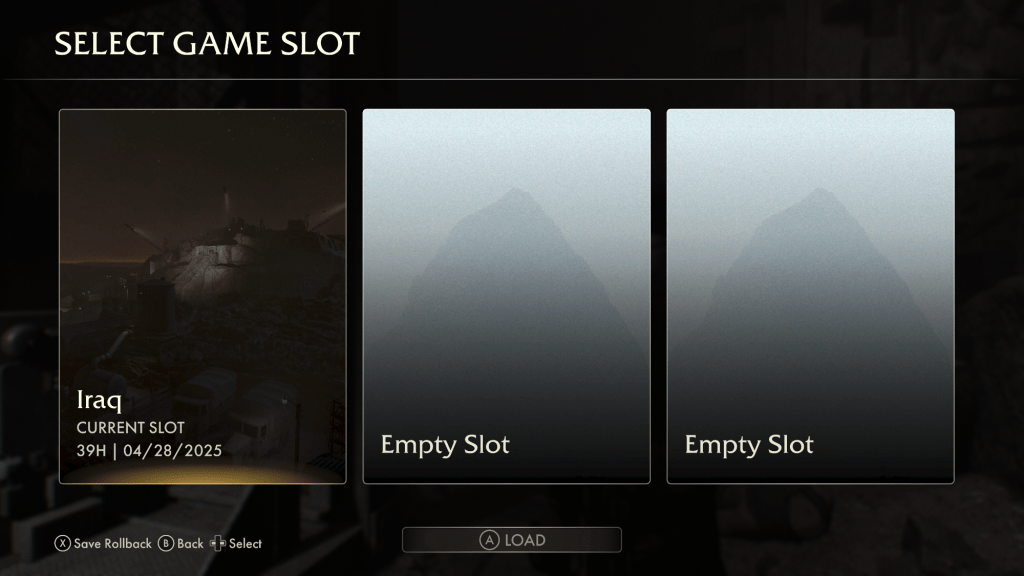Screen dimensions: 1024x576
Task: Click the Load button
Action: point(512,540)
